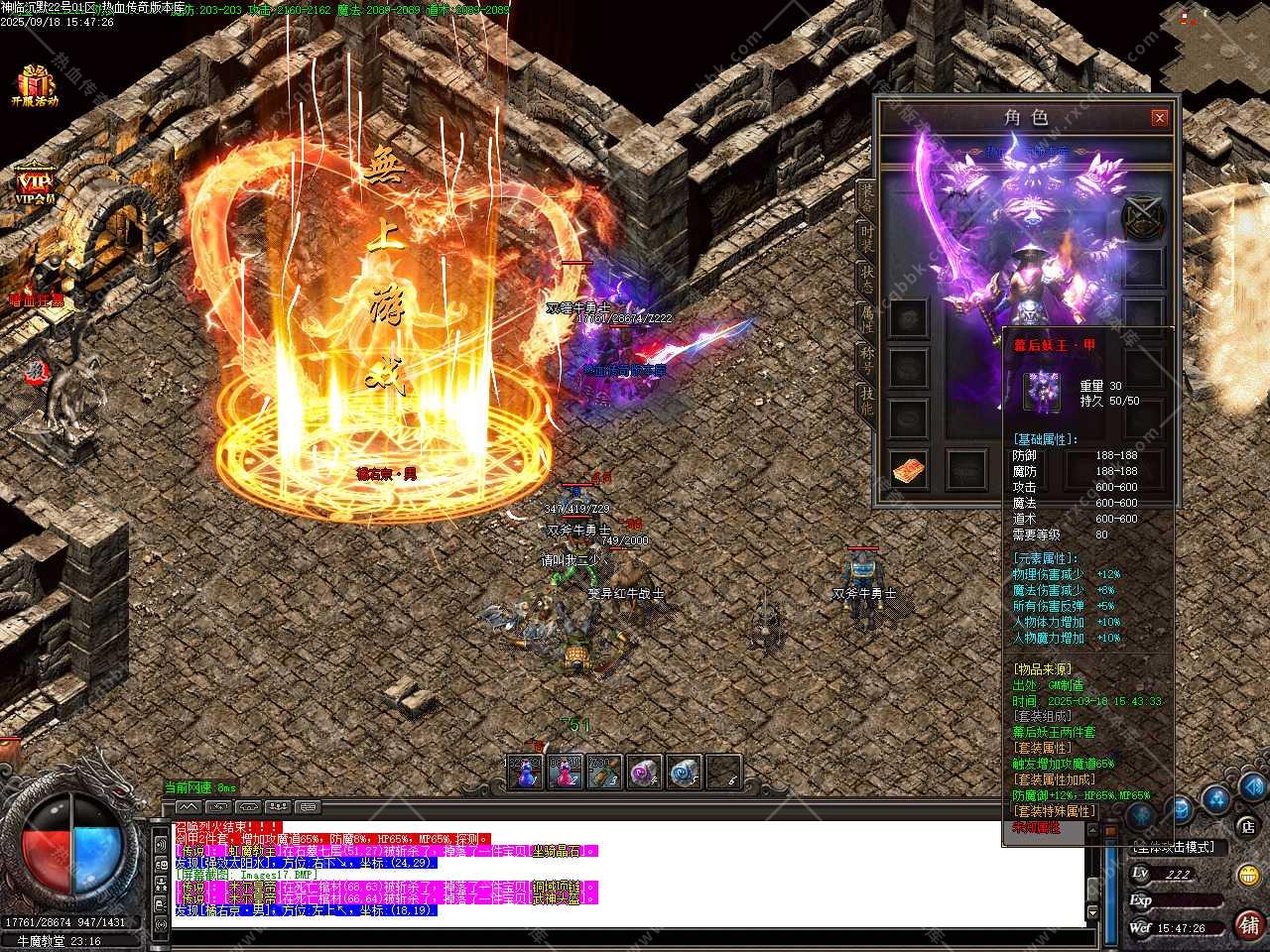The image size is (1270, 952).
Task: Show the 属性 attributes tab
Action: tap(866, 317)
